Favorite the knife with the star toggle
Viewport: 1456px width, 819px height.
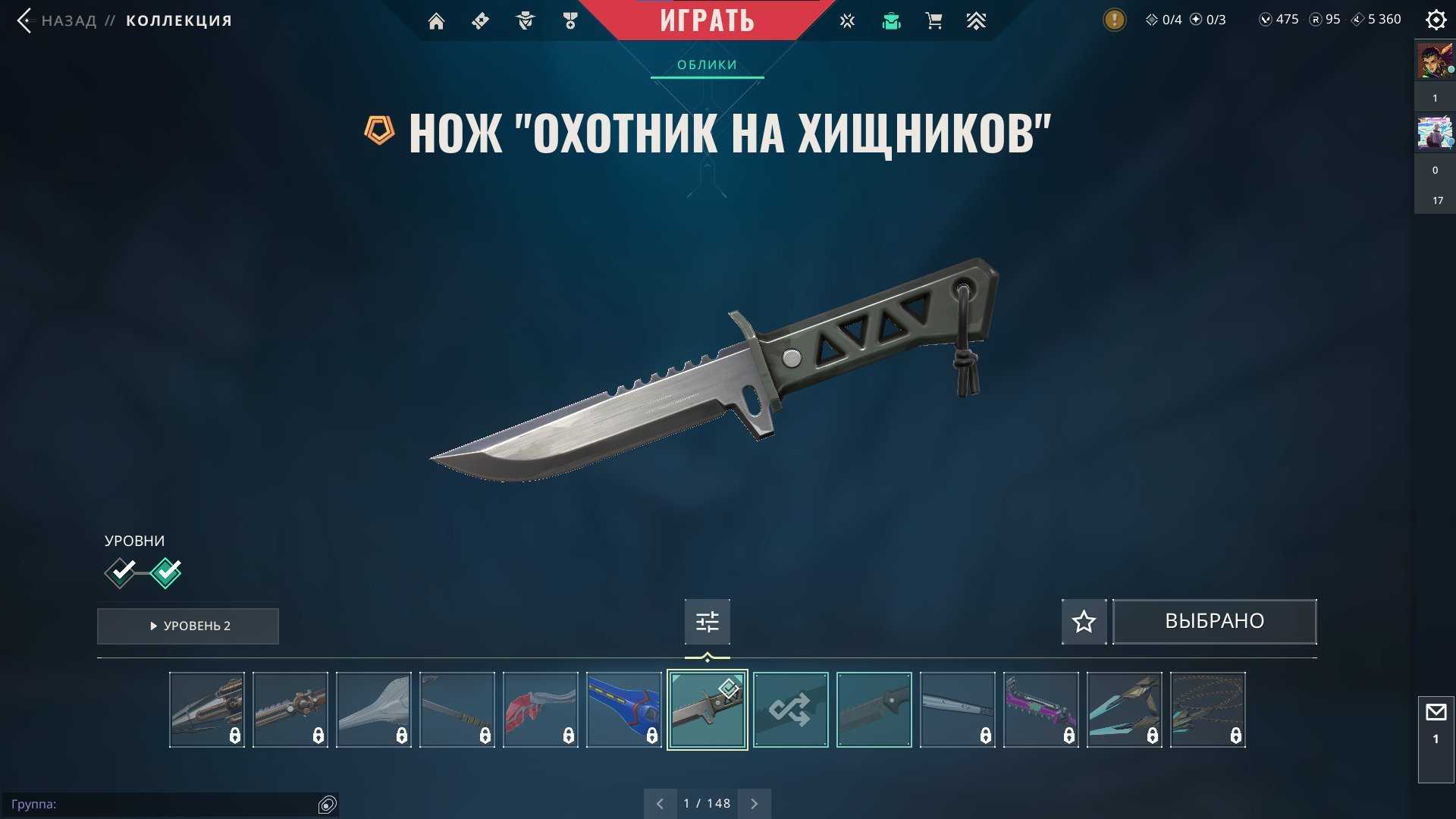tap(1084, 621)
